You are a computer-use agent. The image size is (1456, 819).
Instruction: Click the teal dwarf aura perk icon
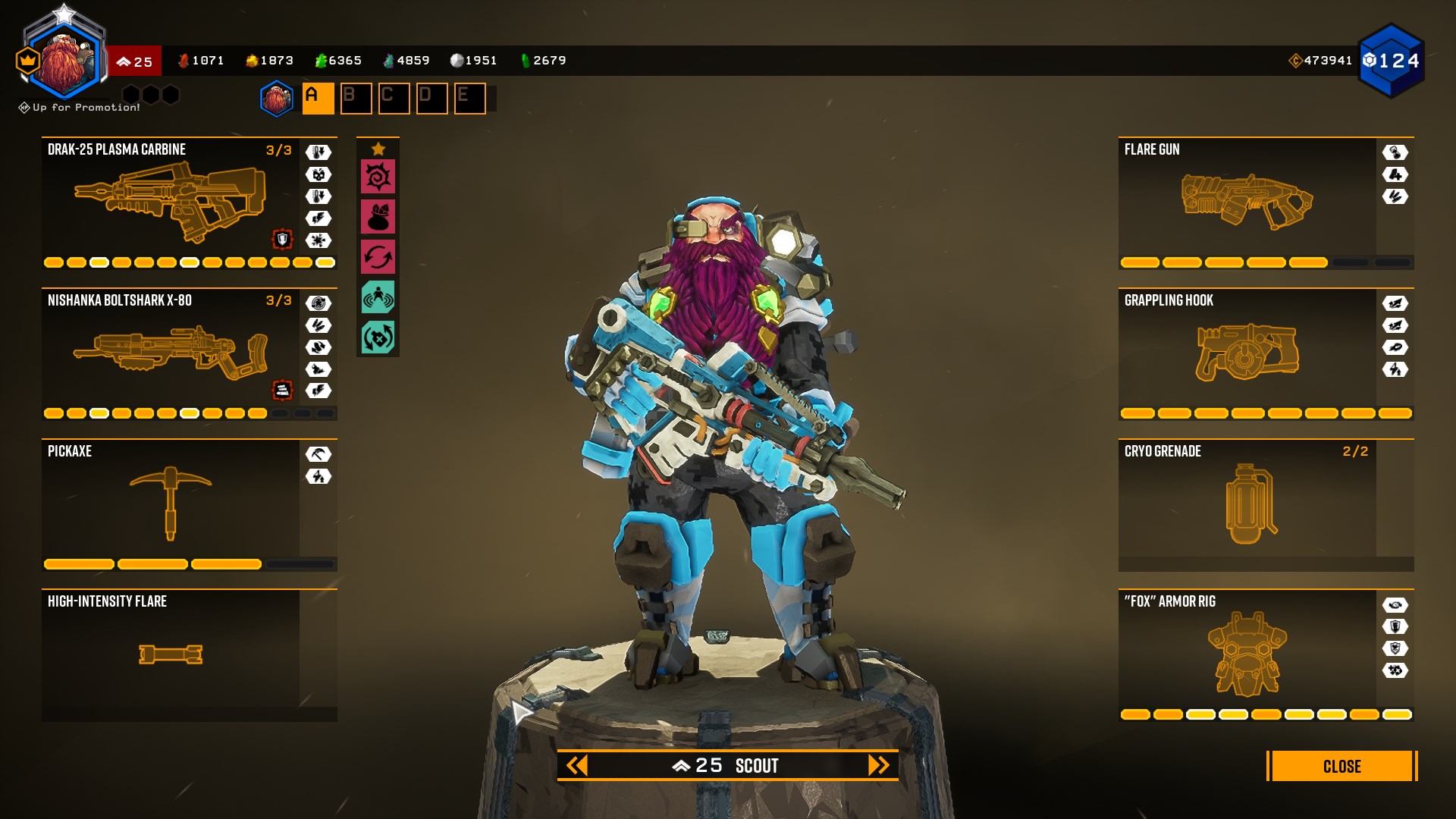click(378, 297)
